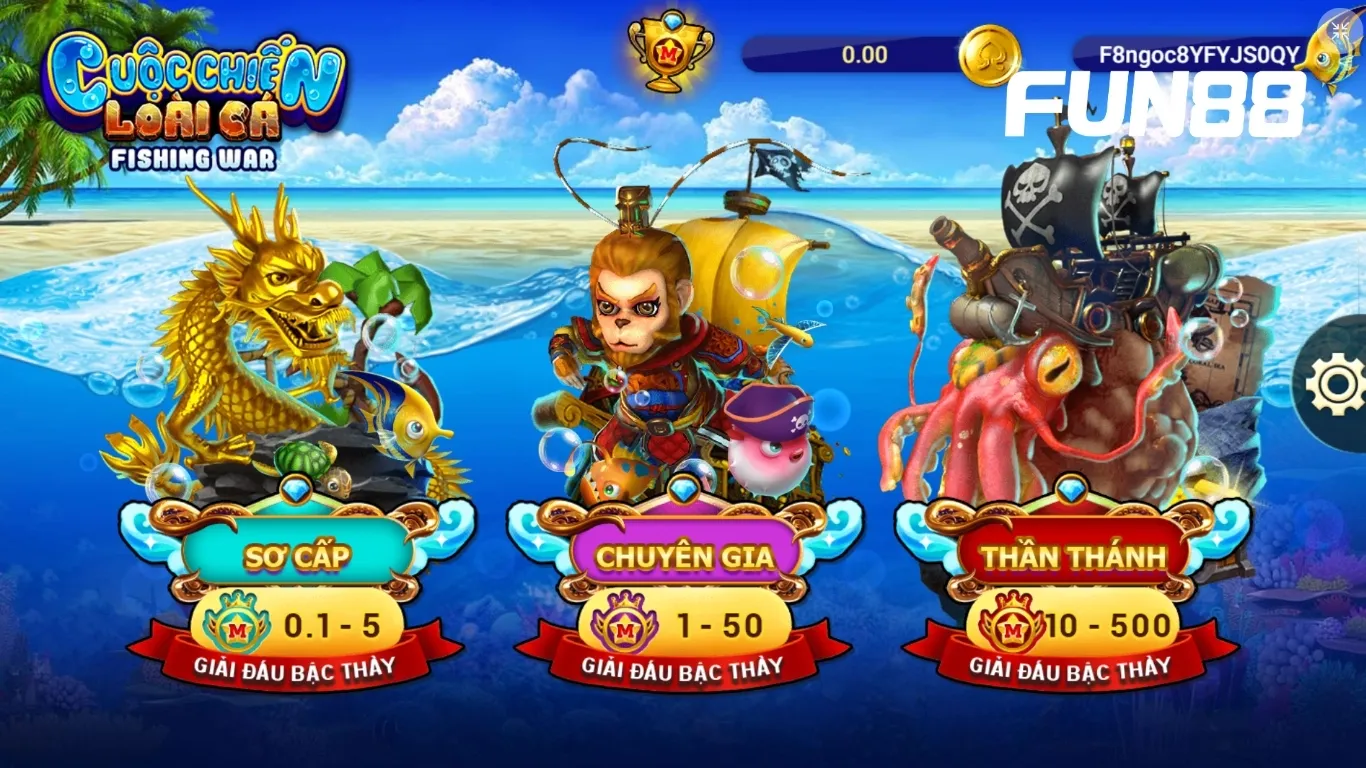Click the gold coin balance icon
Screen dimensions: 1366x768
pyautogui.click(x=989, y=55)
